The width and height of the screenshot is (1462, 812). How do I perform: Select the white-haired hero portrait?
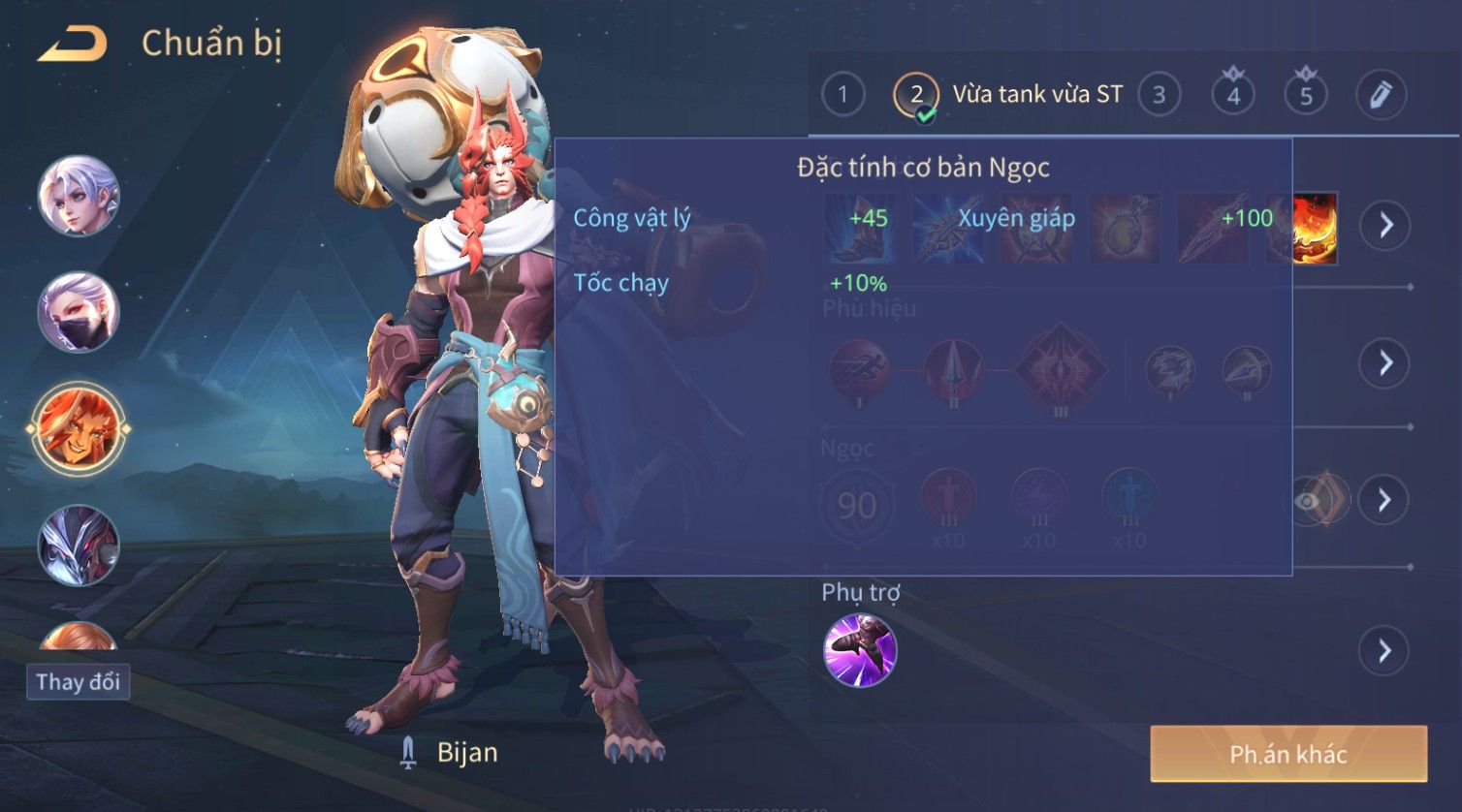tap(79, 196)
